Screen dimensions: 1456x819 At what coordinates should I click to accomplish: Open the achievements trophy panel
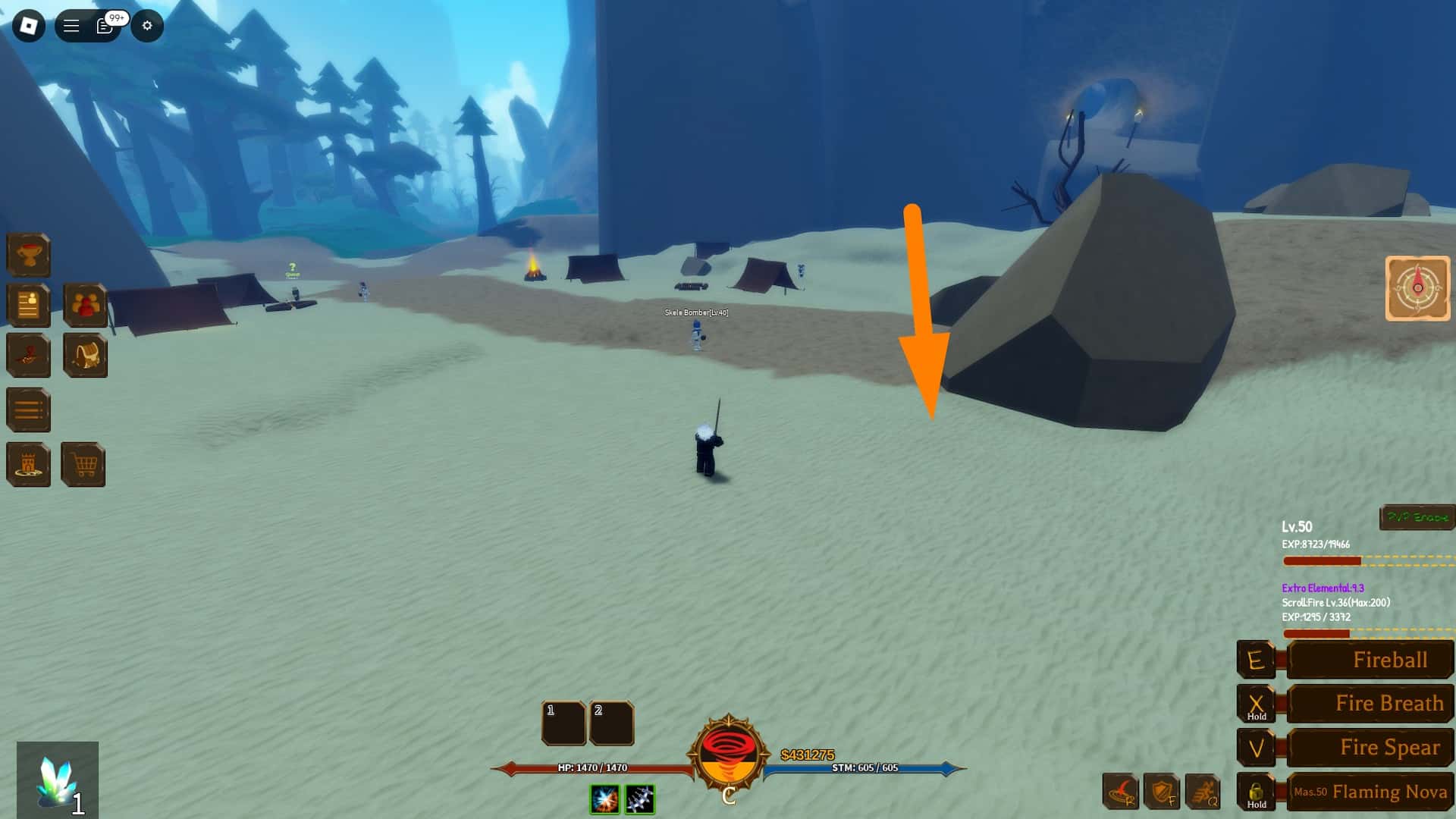tap(28, 255)
